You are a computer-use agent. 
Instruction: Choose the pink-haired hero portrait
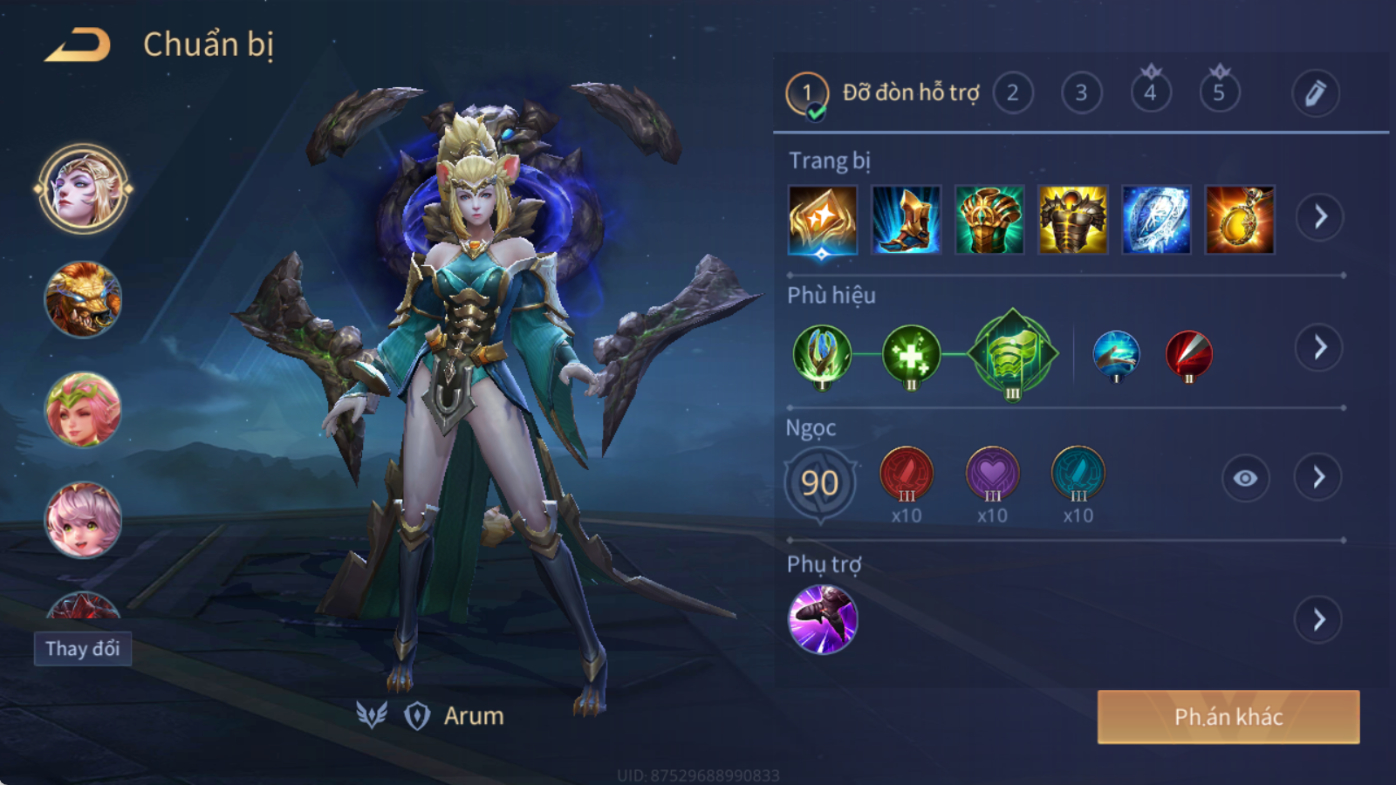(x=83, y=520)
